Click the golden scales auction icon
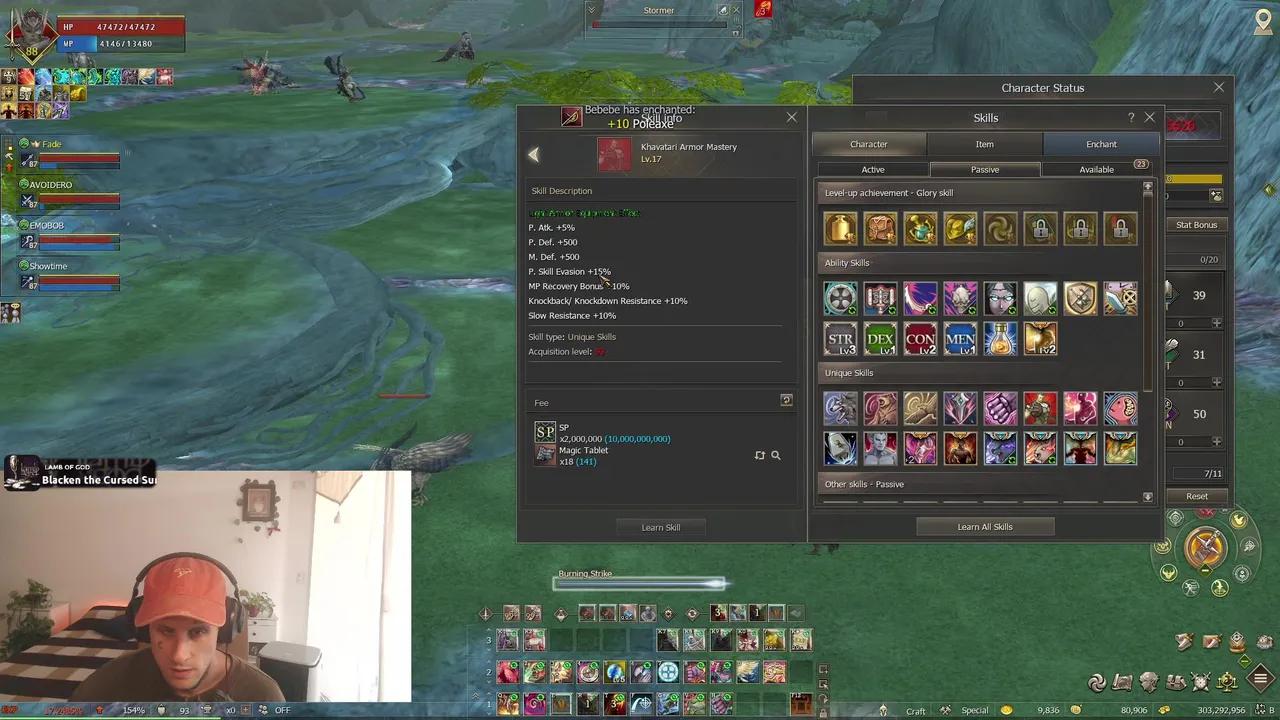Screen dimensions: 1280x720 (x=1226, y=681)
